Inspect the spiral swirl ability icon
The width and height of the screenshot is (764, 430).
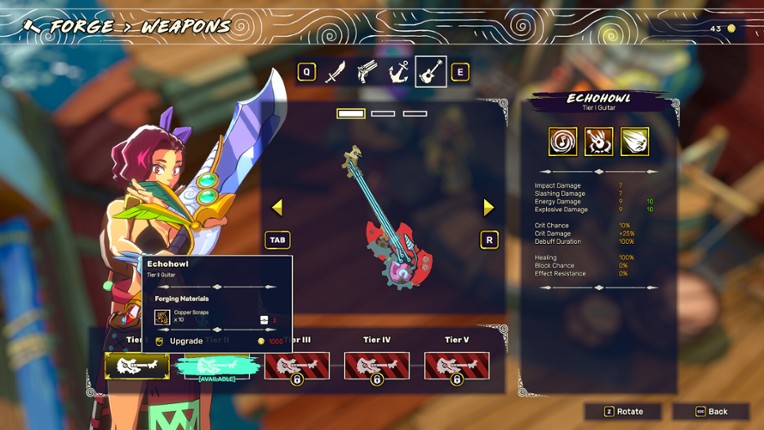(563, 141)
